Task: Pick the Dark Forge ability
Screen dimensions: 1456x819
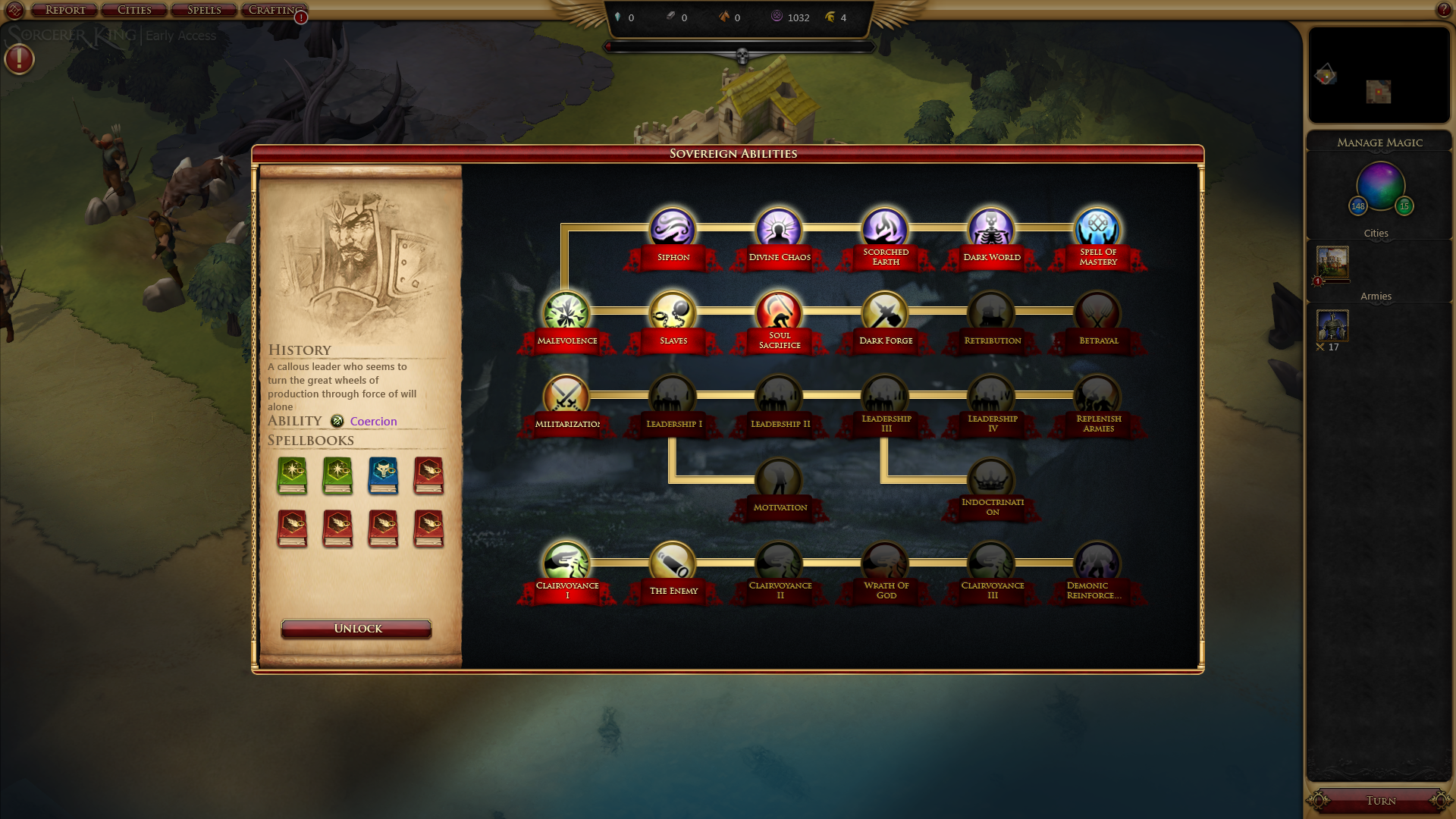Action: tap(885, 312)
